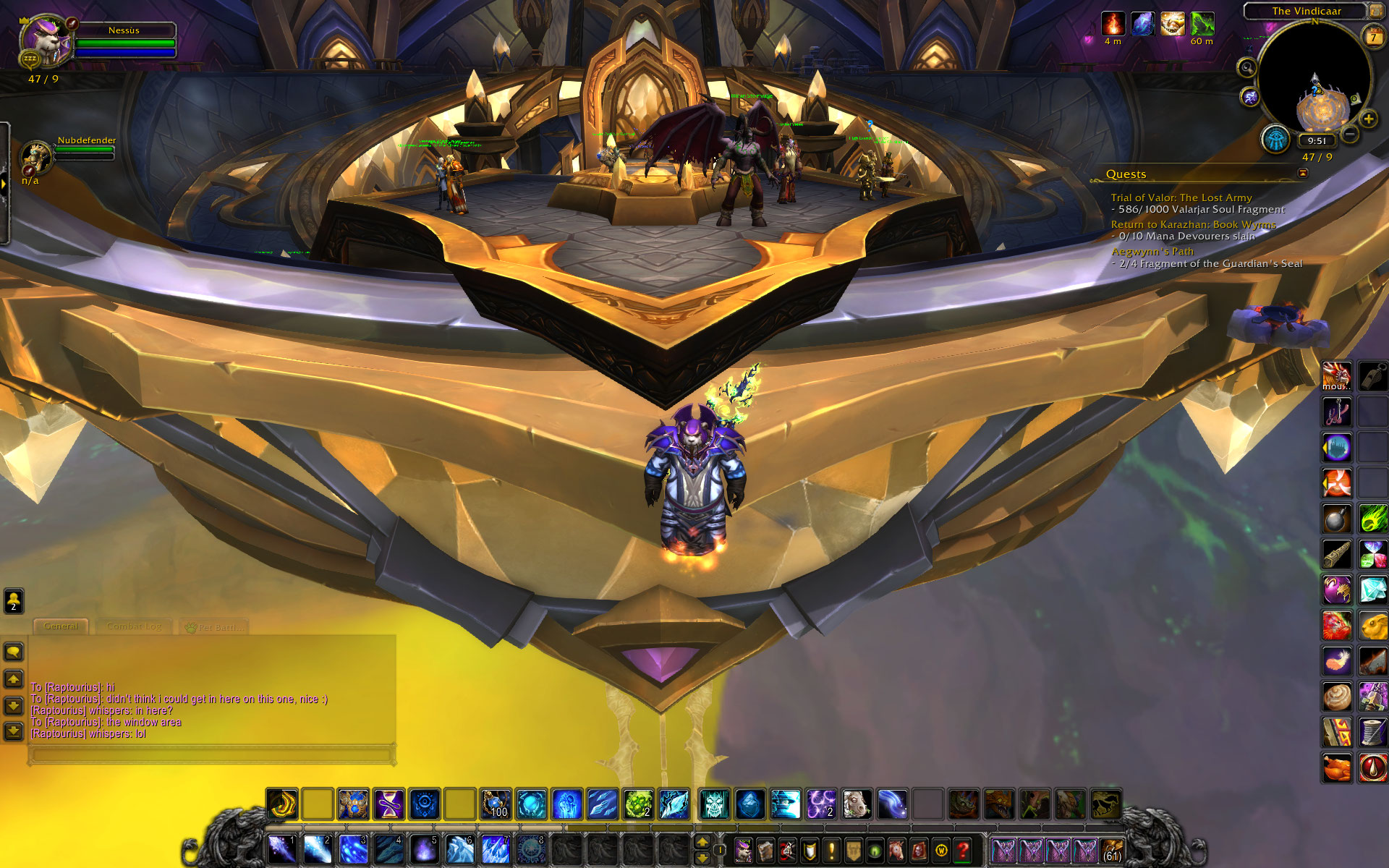Screen dimensions: 1389x868
Task: Select the Trial of Valor: The Lost Army quest
Action: coord(1181,197)
